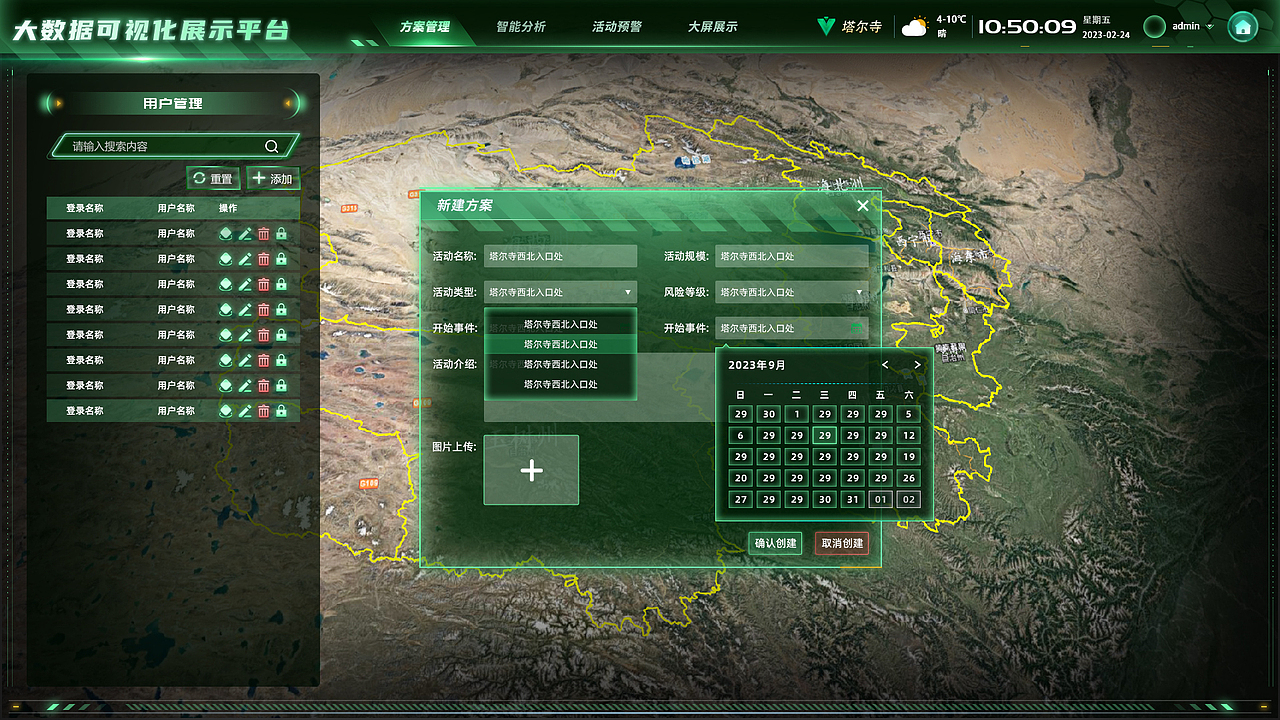This screenshot has height=720, width=1280.
Task: Click the next-month arrow in the calendar
Action: pos(917,365)
